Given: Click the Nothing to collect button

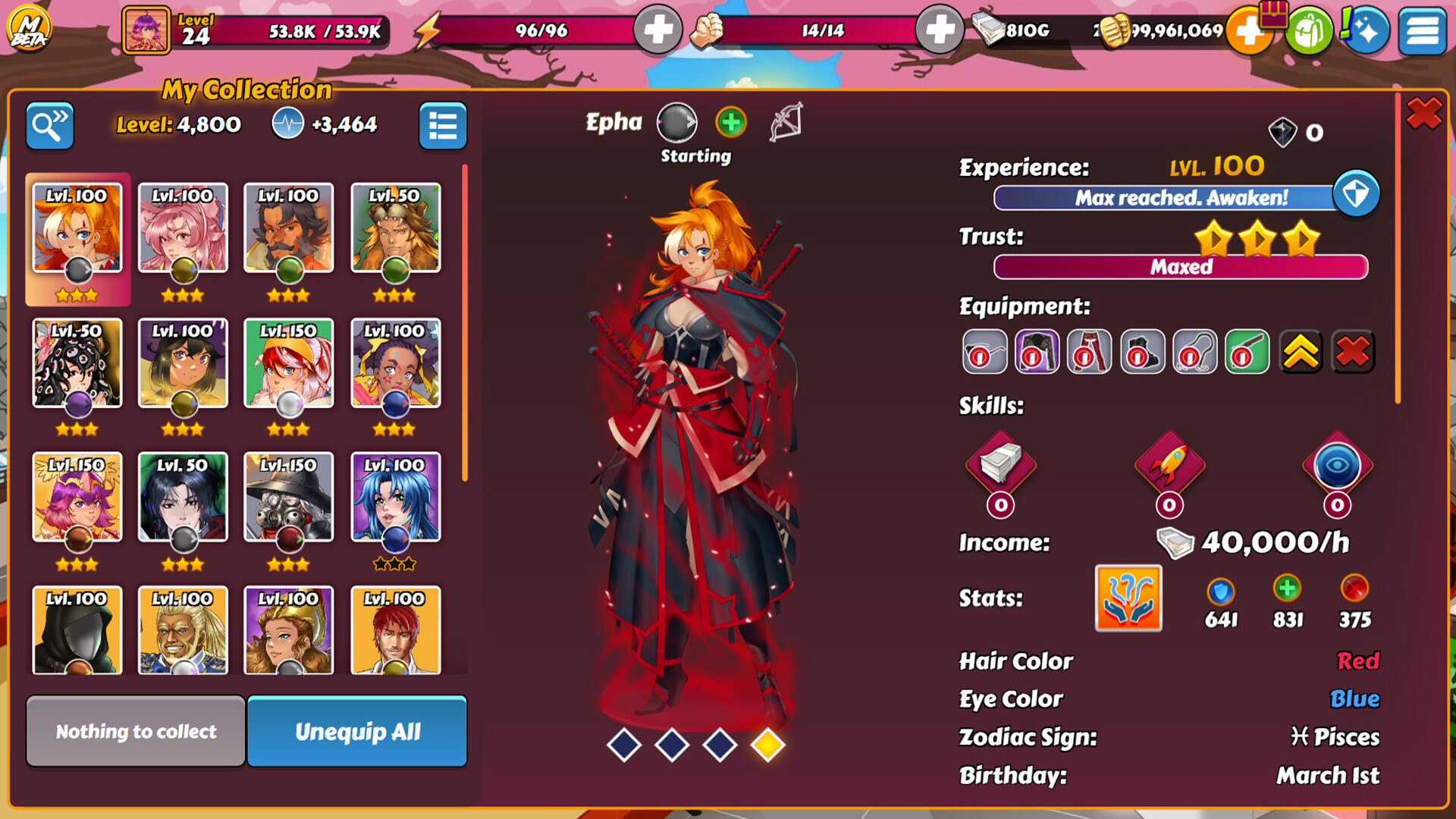Looking at the screenshot, I should coord(135,731).
